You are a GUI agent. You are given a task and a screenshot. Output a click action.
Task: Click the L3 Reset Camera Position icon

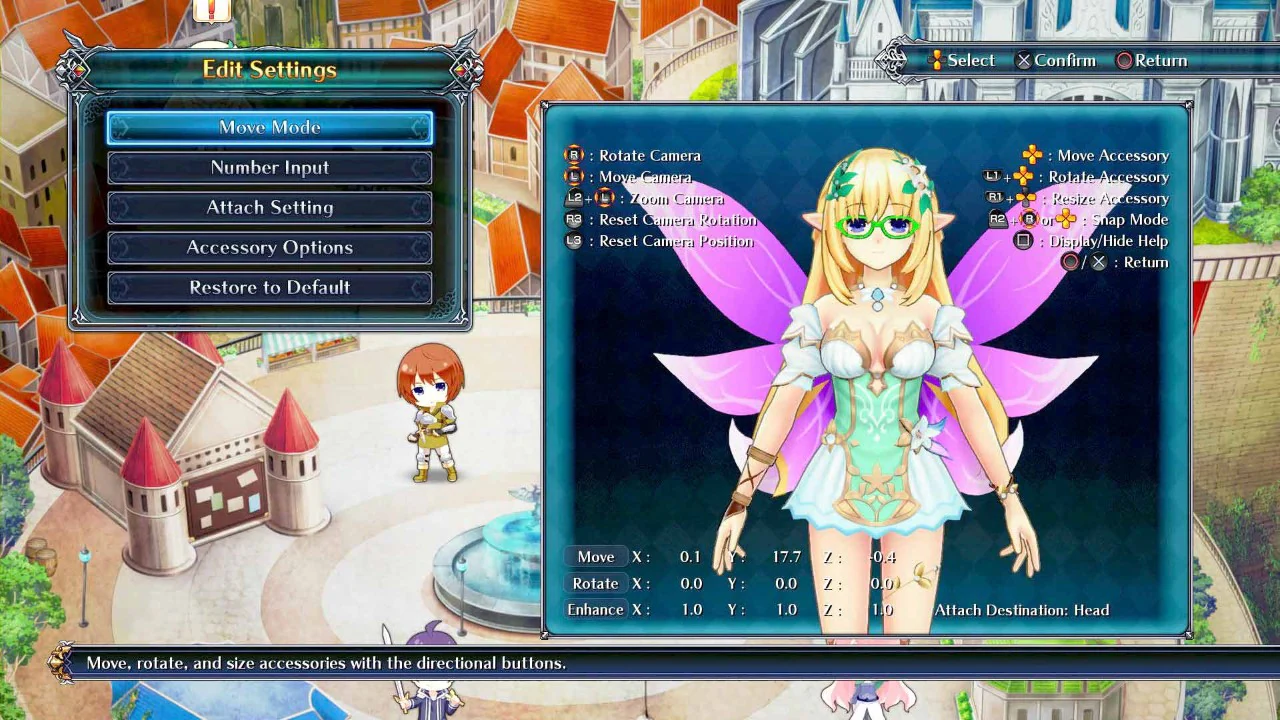[x=573, y=241]
